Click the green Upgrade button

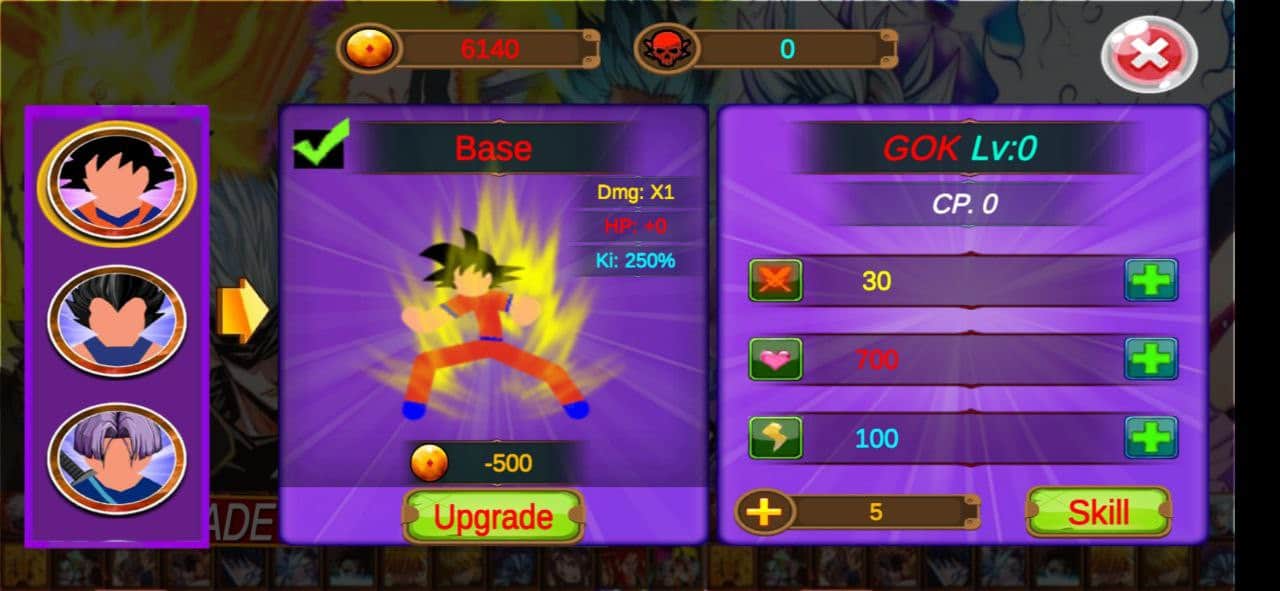[x=493, y=516]
